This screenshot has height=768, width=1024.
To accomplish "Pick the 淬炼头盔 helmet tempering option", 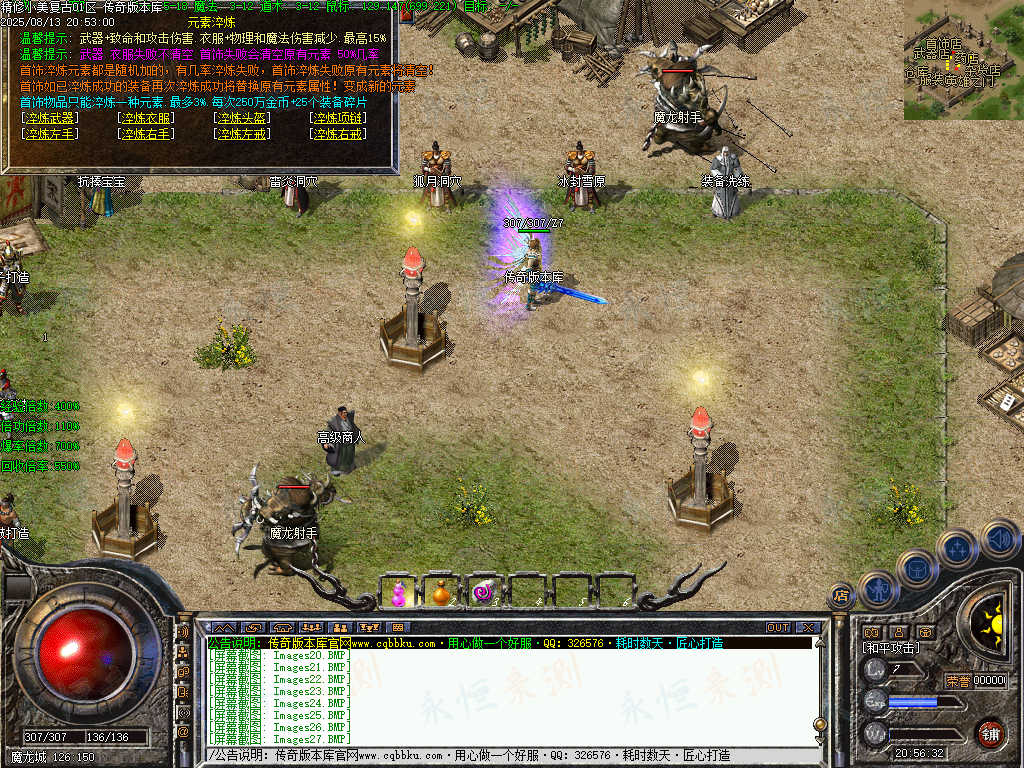I will coord(242,118).
